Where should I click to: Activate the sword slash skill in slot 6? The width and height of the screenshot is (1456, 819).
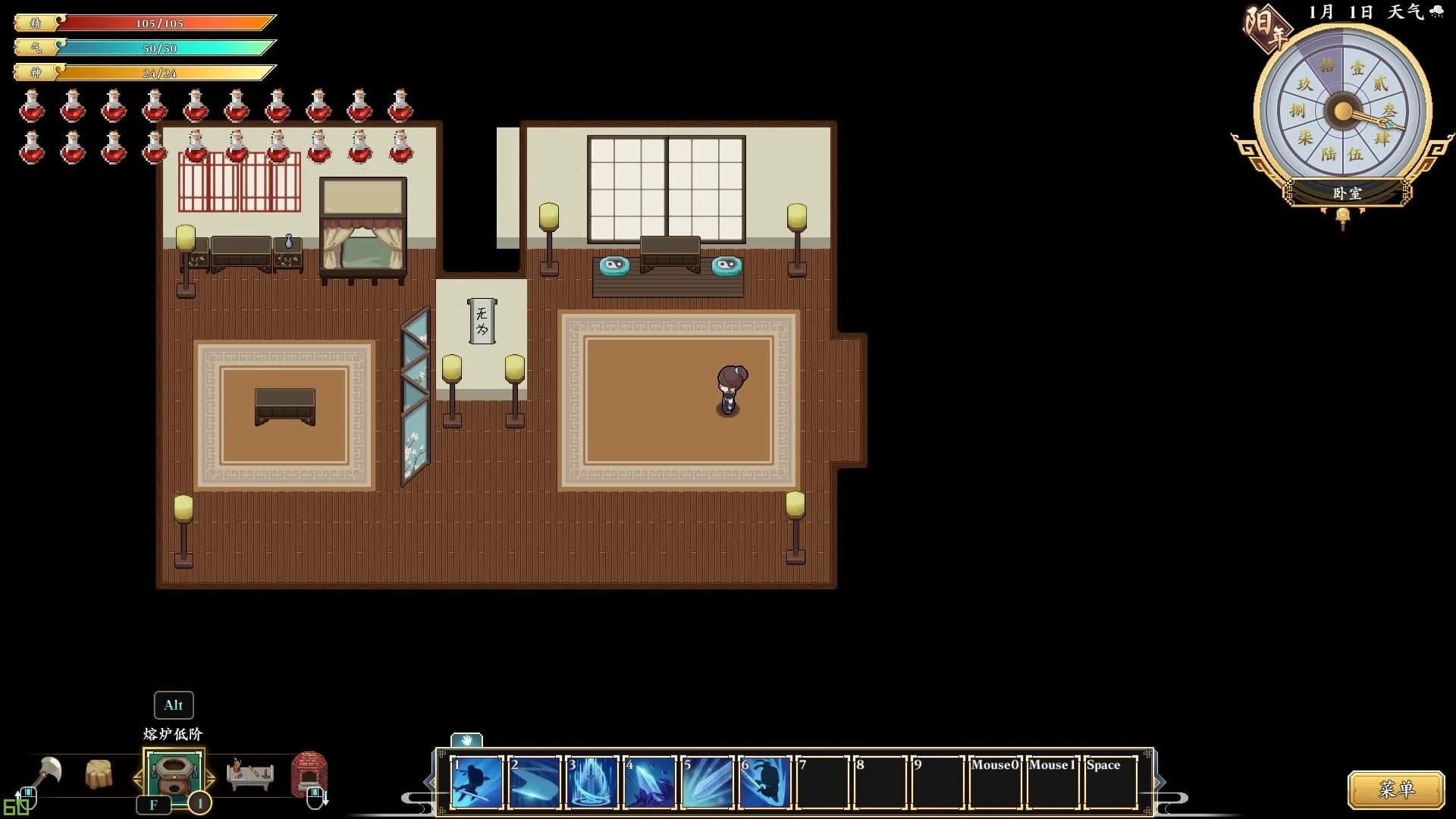[x=764, y=781]
